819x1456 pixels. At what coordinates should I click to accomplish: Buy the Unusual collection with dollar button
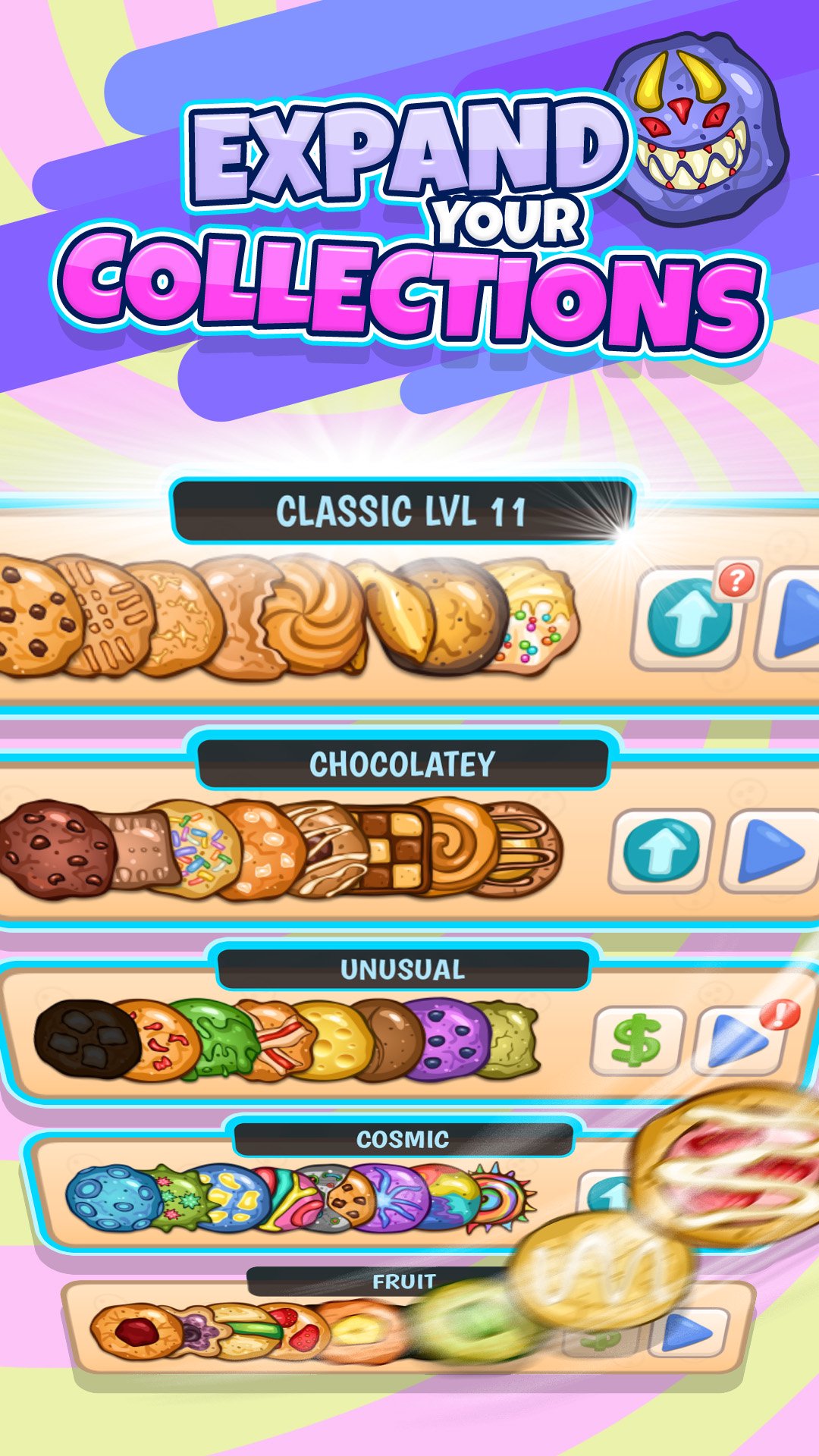click(x=637, y=1040)
